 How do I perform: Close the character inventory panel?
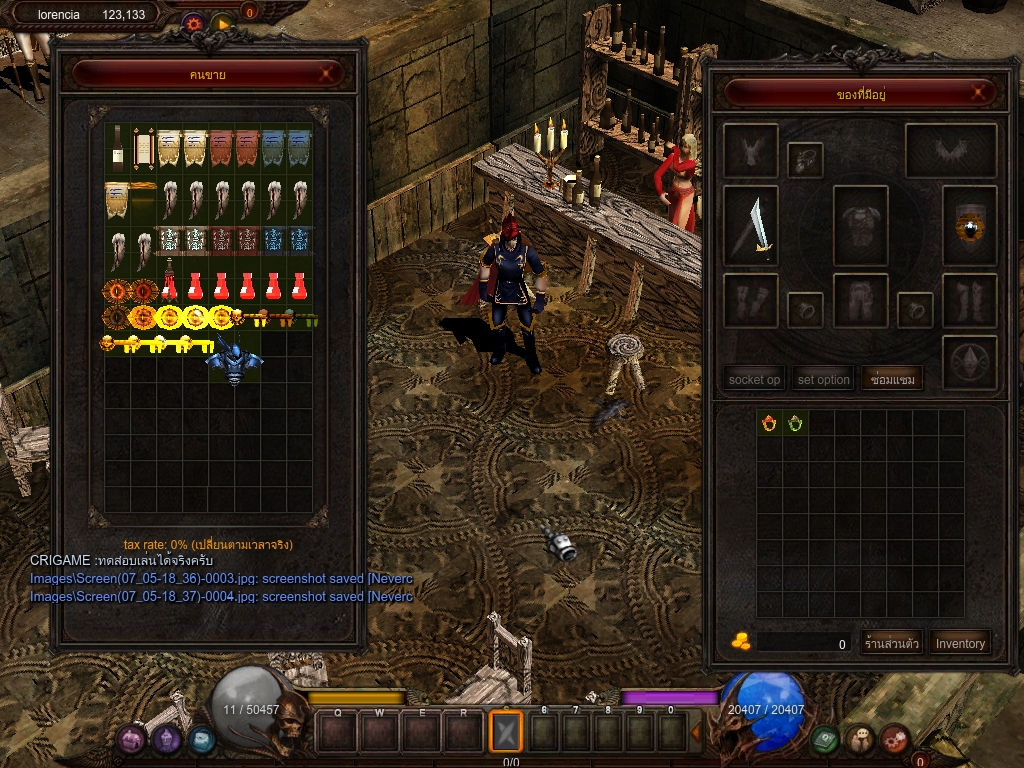pyautogui.click(x=981, y=94)
